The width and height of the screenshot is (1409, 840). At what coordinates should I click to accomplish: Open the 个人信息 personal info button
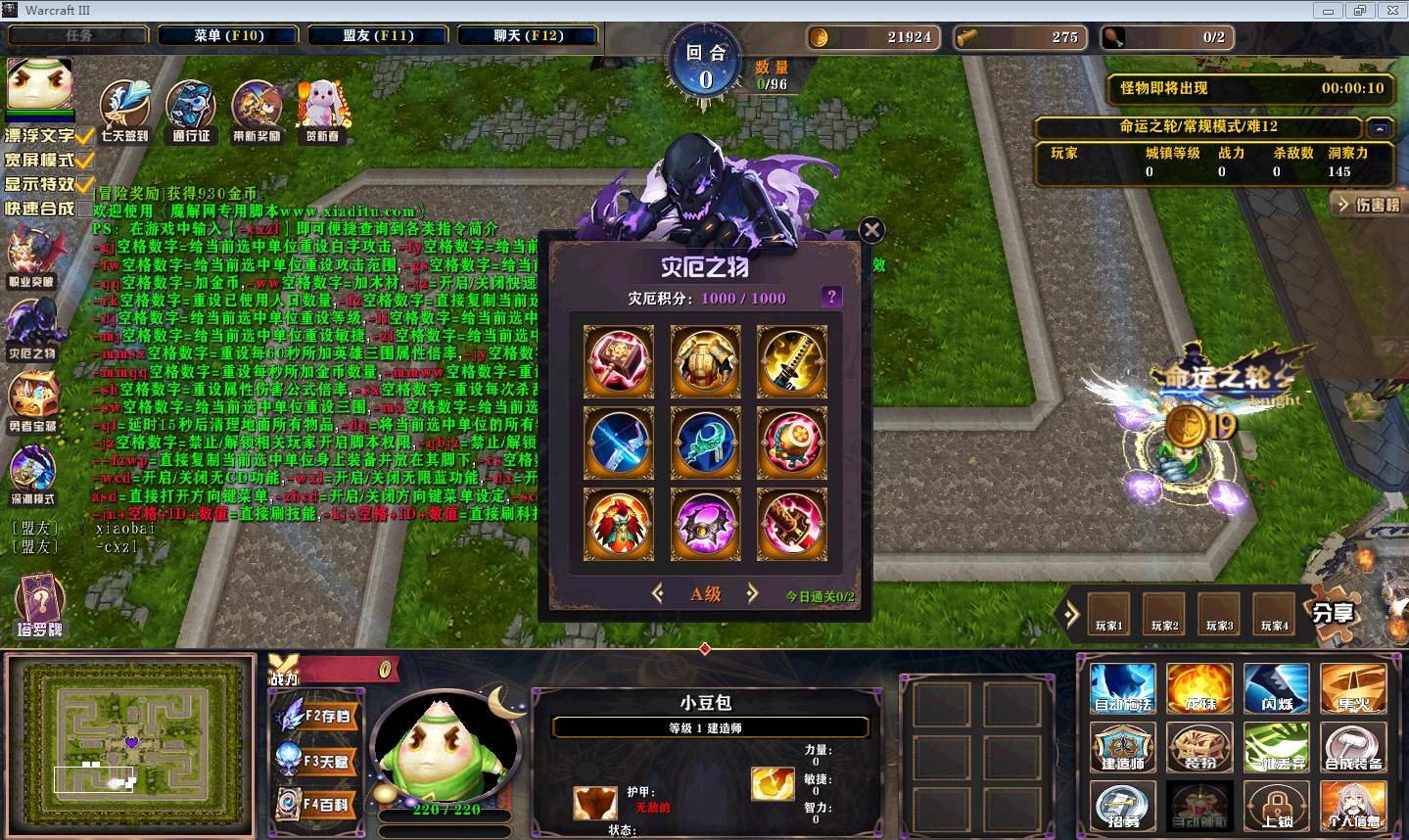pos(1353,807)
